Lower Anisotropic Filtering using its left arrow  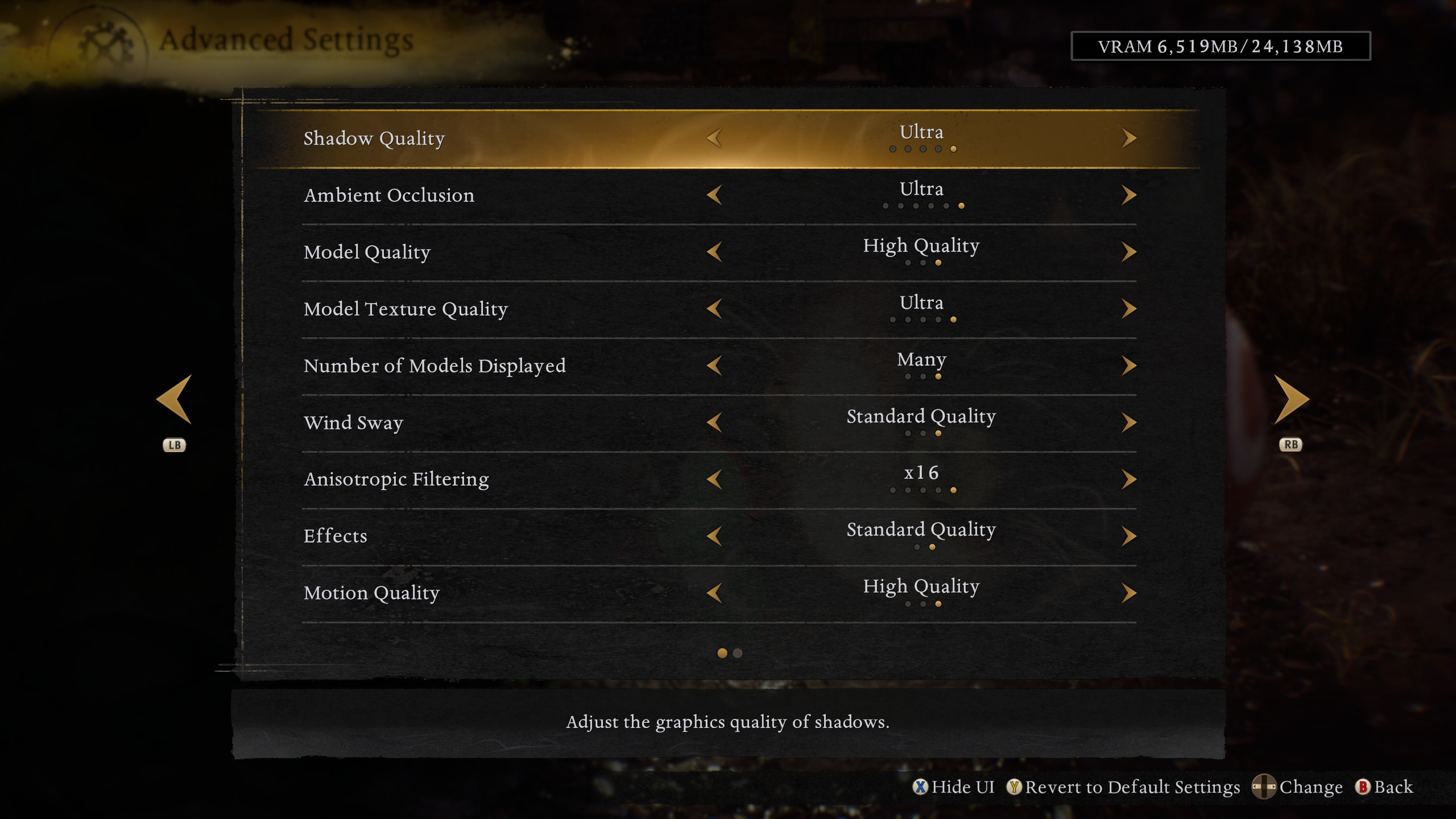(x=715, y=479)
